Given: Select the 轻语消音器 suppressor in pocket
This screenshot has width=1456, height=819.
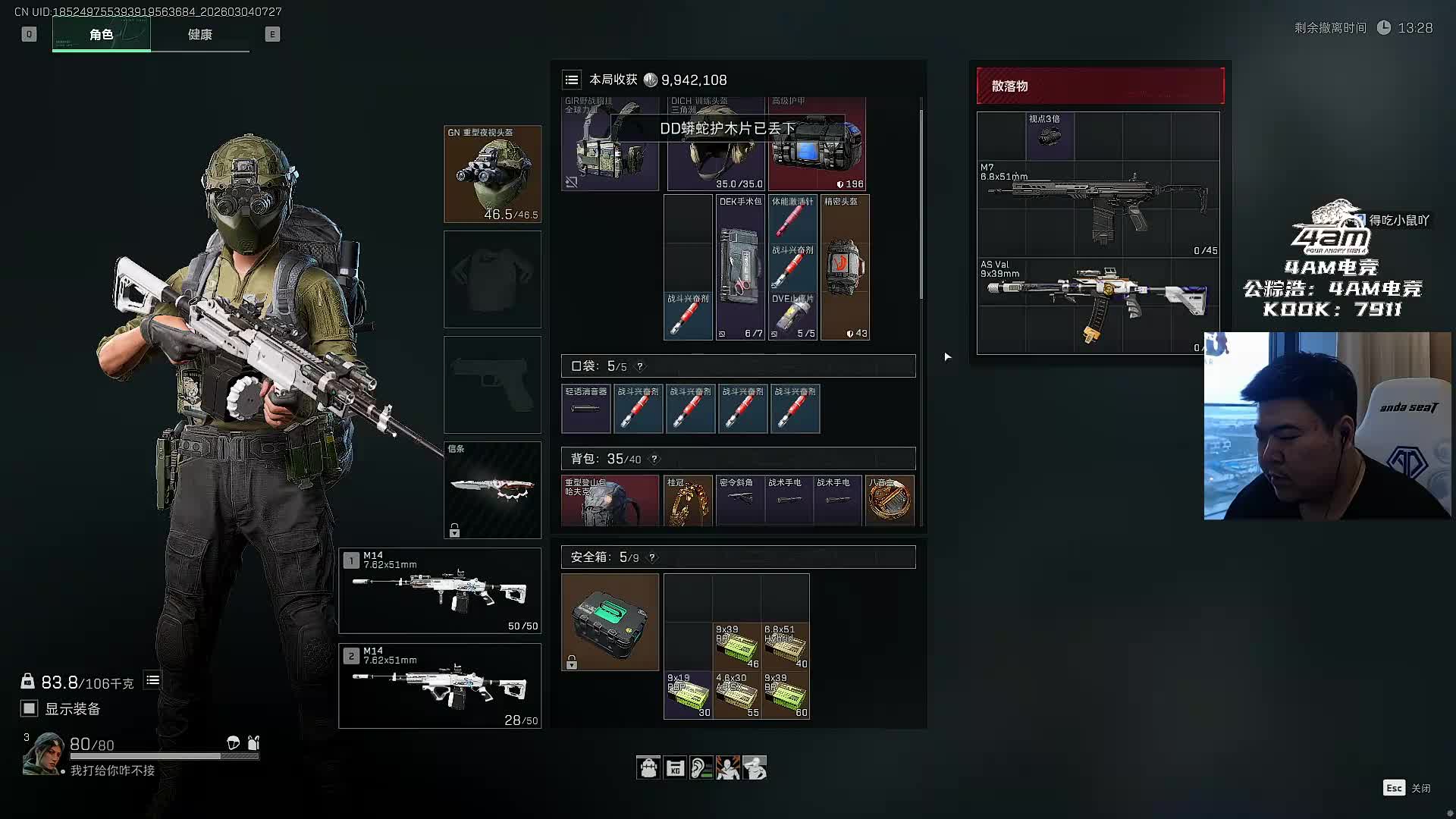Looking at the screenshot, I should coord(585,409).
